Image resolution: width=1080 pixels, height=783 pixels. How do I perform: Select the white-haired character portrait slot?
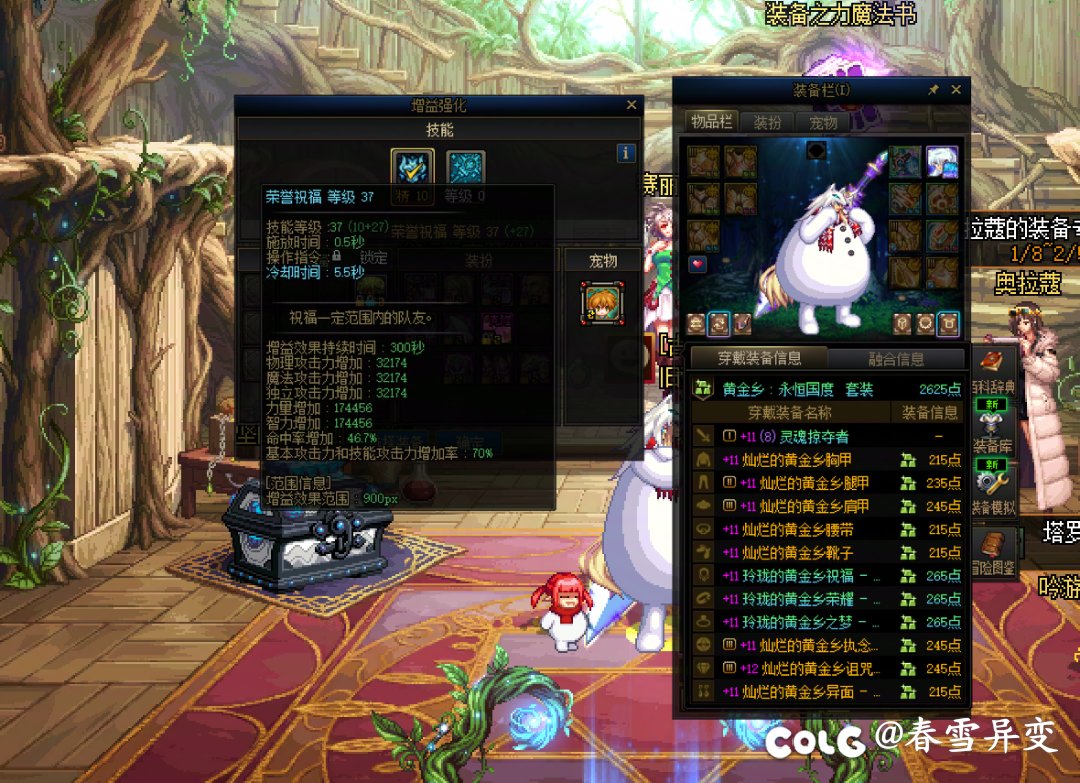coord(941,160)
